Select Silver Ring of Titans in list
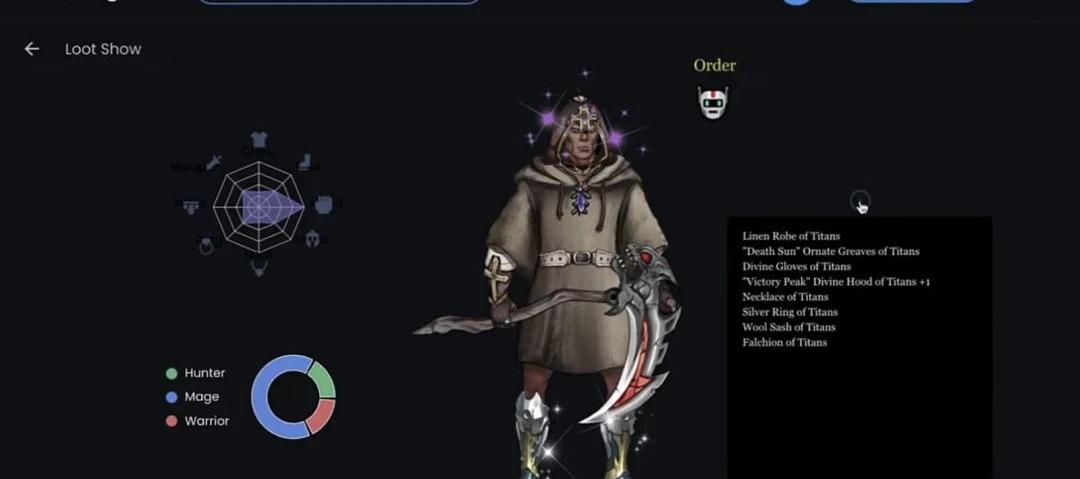The height and width of the screenshot is (479, 1080). pyautogui.click(x=790, y=312)
